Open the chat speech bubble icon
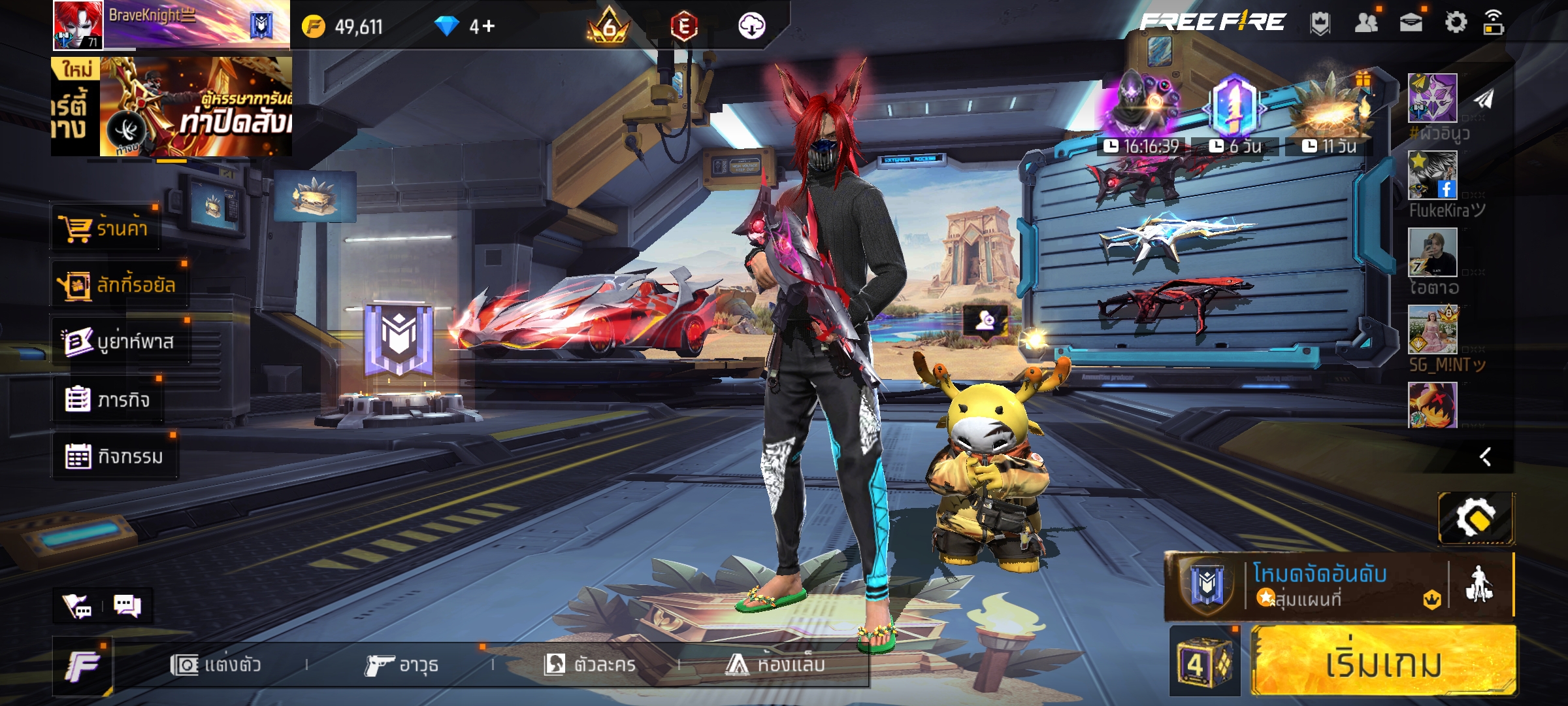The width and height of the screenshot is (1568, 706). 127,606
